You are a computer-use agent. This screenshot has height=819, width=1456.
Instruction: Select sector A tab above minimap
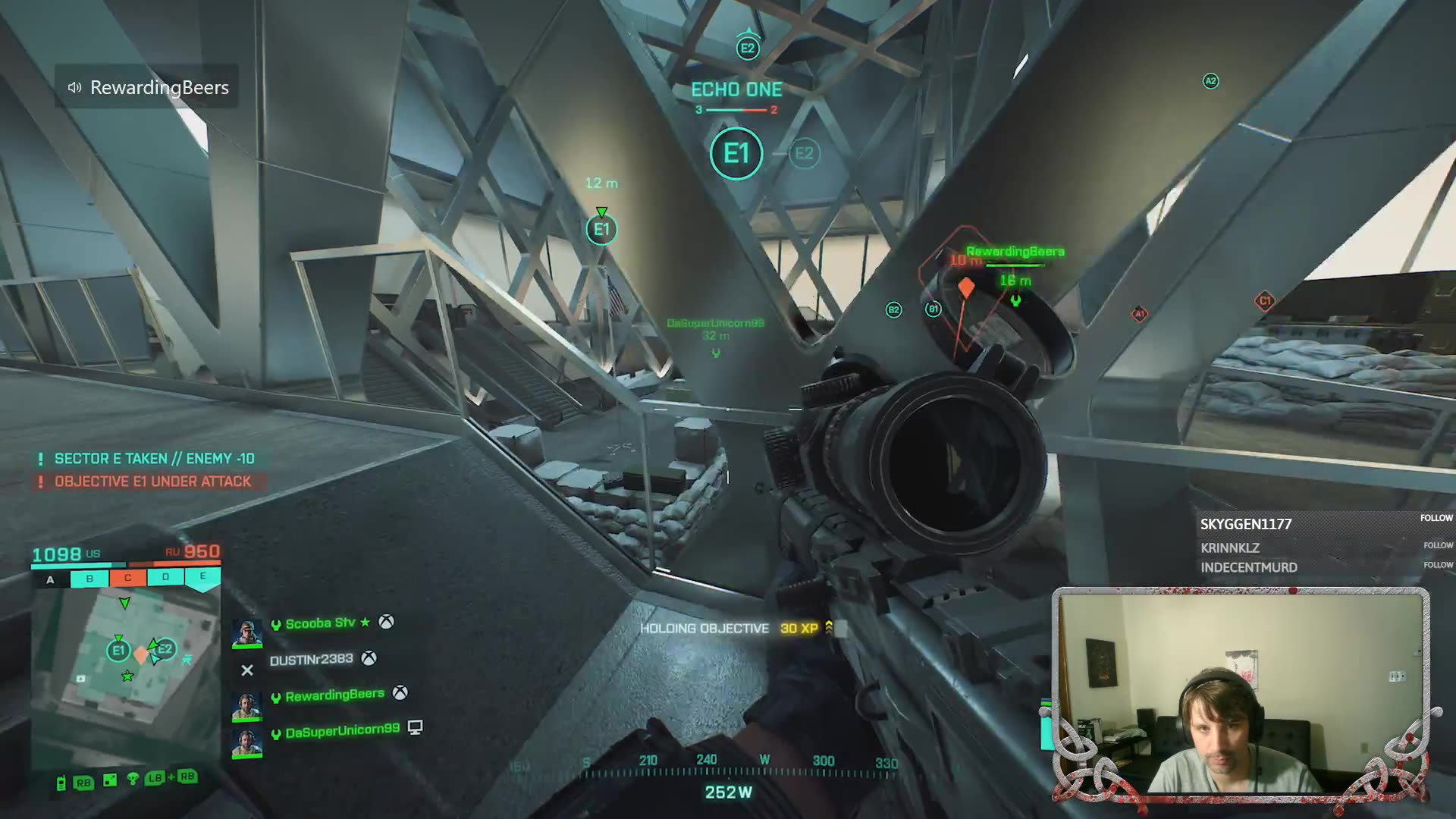coord(51,579)
